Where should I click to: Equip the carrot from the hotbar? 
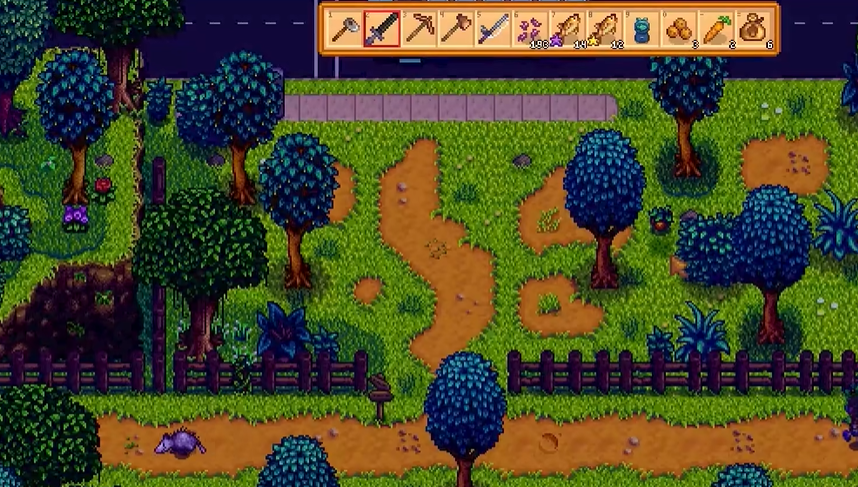(x=715, y=29)
